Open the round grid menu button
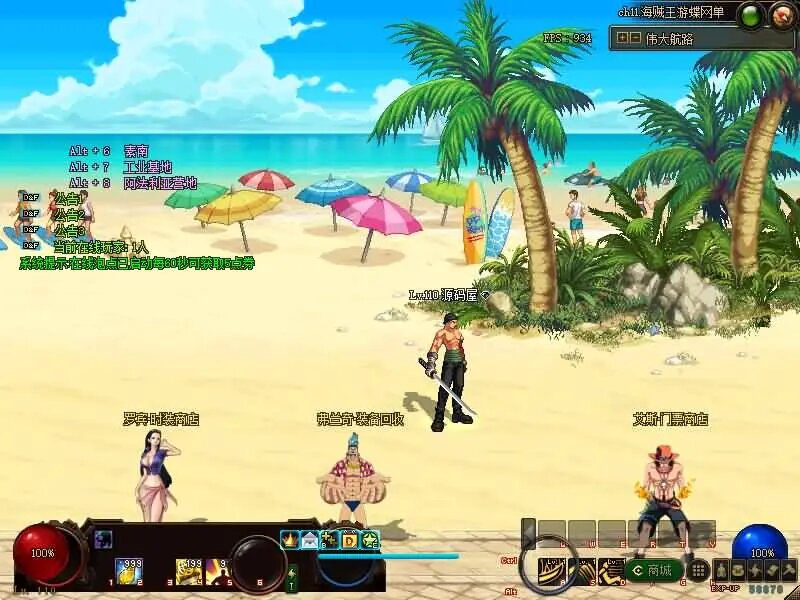 coord(700,570)
